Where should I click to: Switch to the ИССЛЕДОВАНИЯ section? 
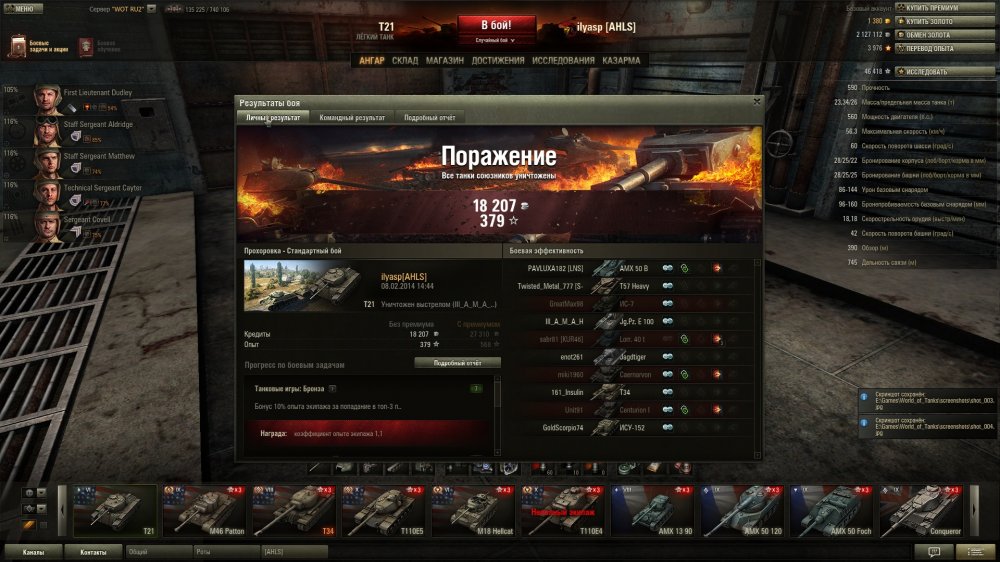coord(564,60)
